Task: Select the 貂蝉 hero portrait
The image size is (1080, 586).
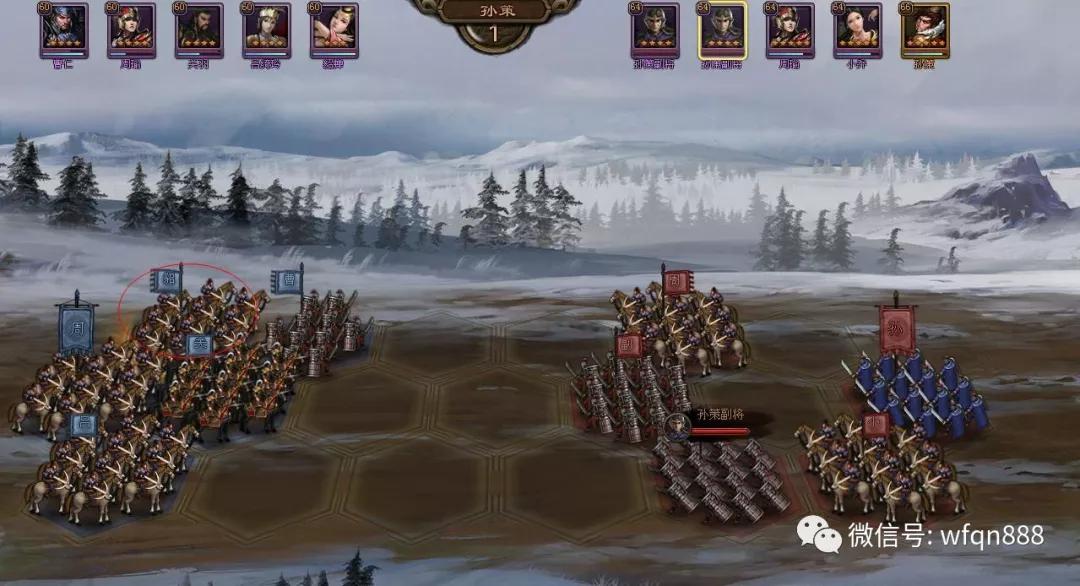Action: pyautogui.click(x=334, y=27)
